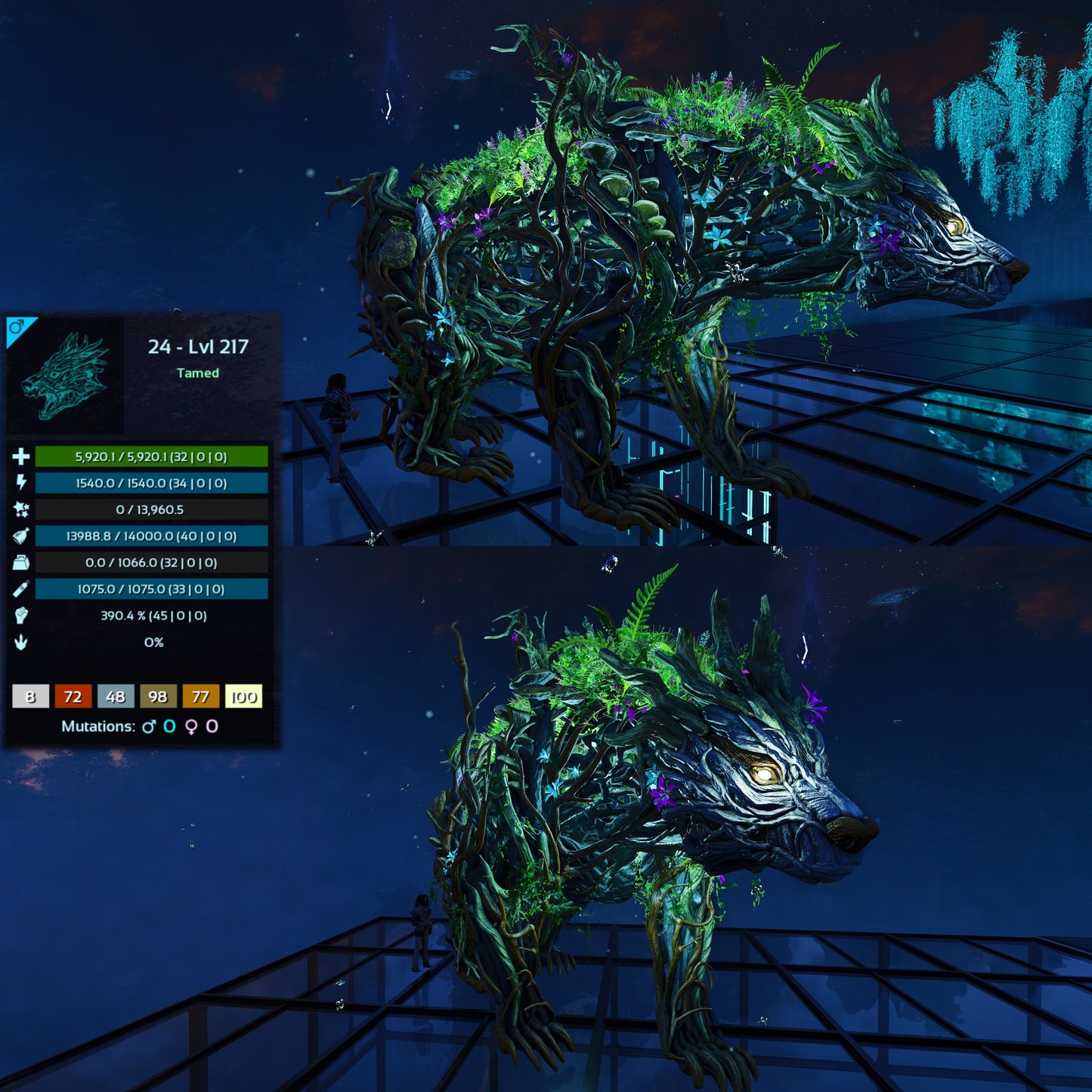Click the male gender icon badge

click(x=17, y=328)
